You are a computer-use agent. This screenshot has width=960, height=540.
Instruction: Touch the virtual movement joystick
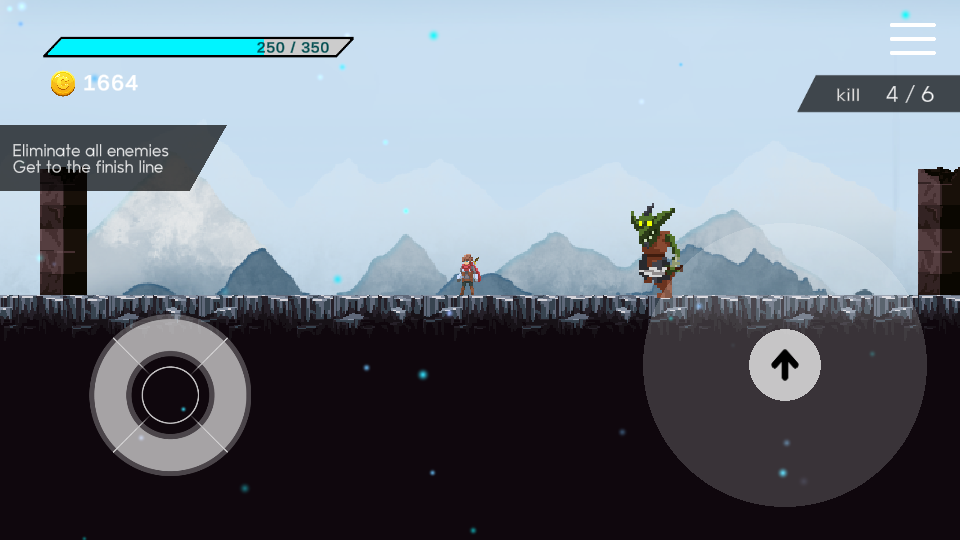170,395
